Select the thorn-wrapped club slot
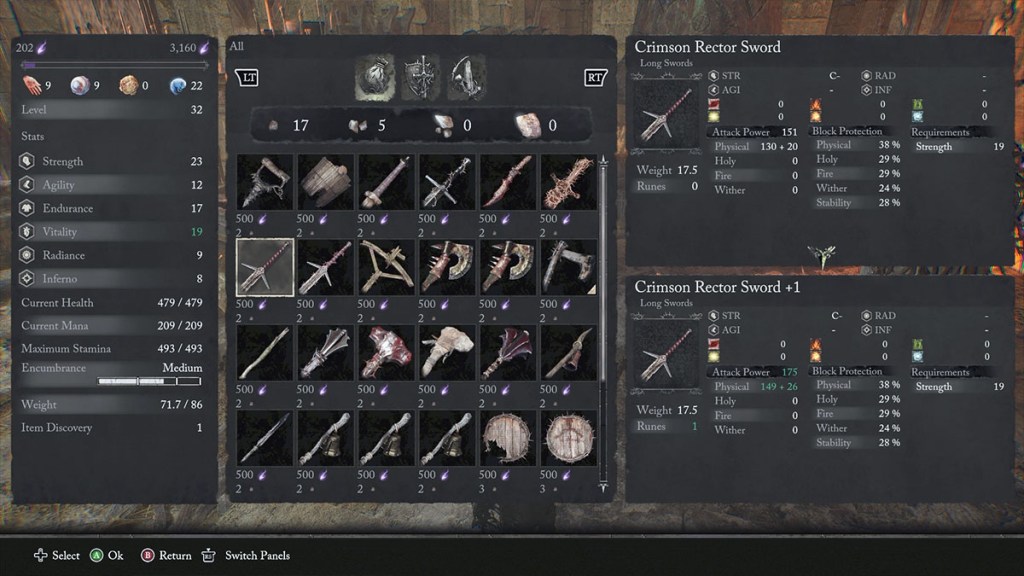Screen dimensions: 1024x576 [x=570, y=181]
